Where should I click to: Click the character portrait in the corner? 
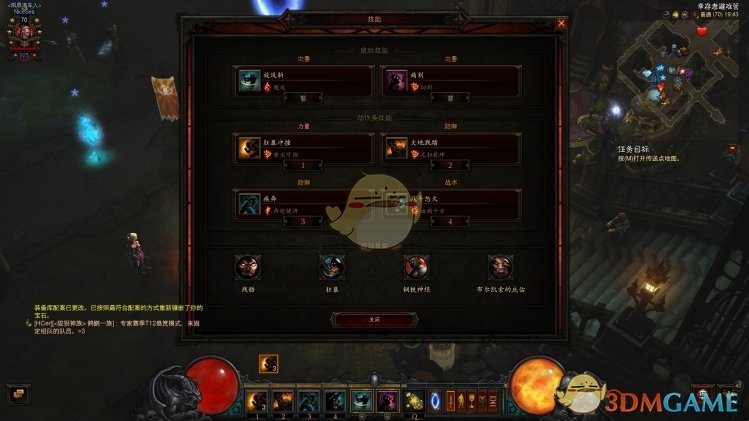click(x=24, y=31)
